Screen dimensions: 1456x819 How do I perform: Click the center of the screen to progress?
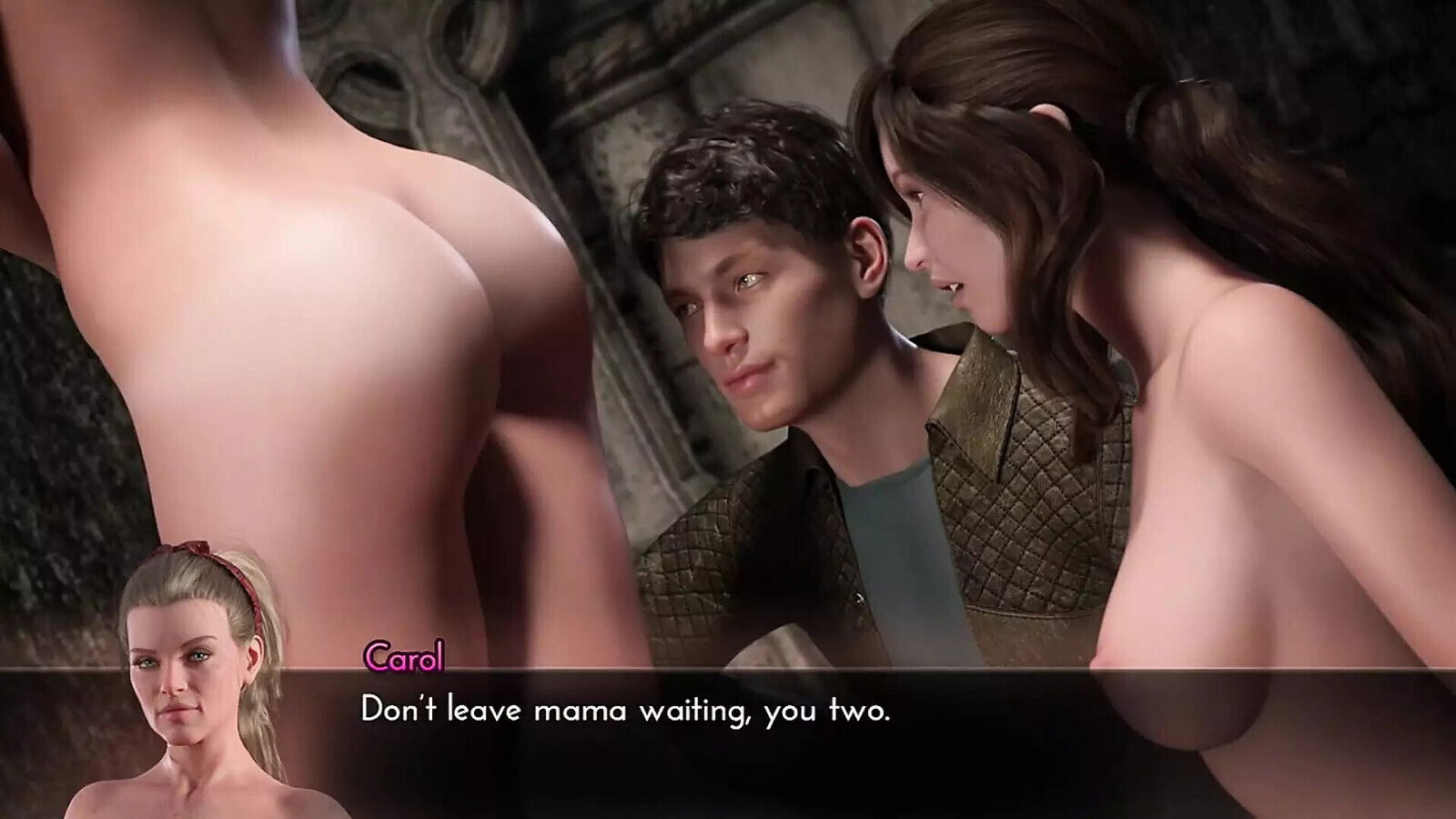728,409
